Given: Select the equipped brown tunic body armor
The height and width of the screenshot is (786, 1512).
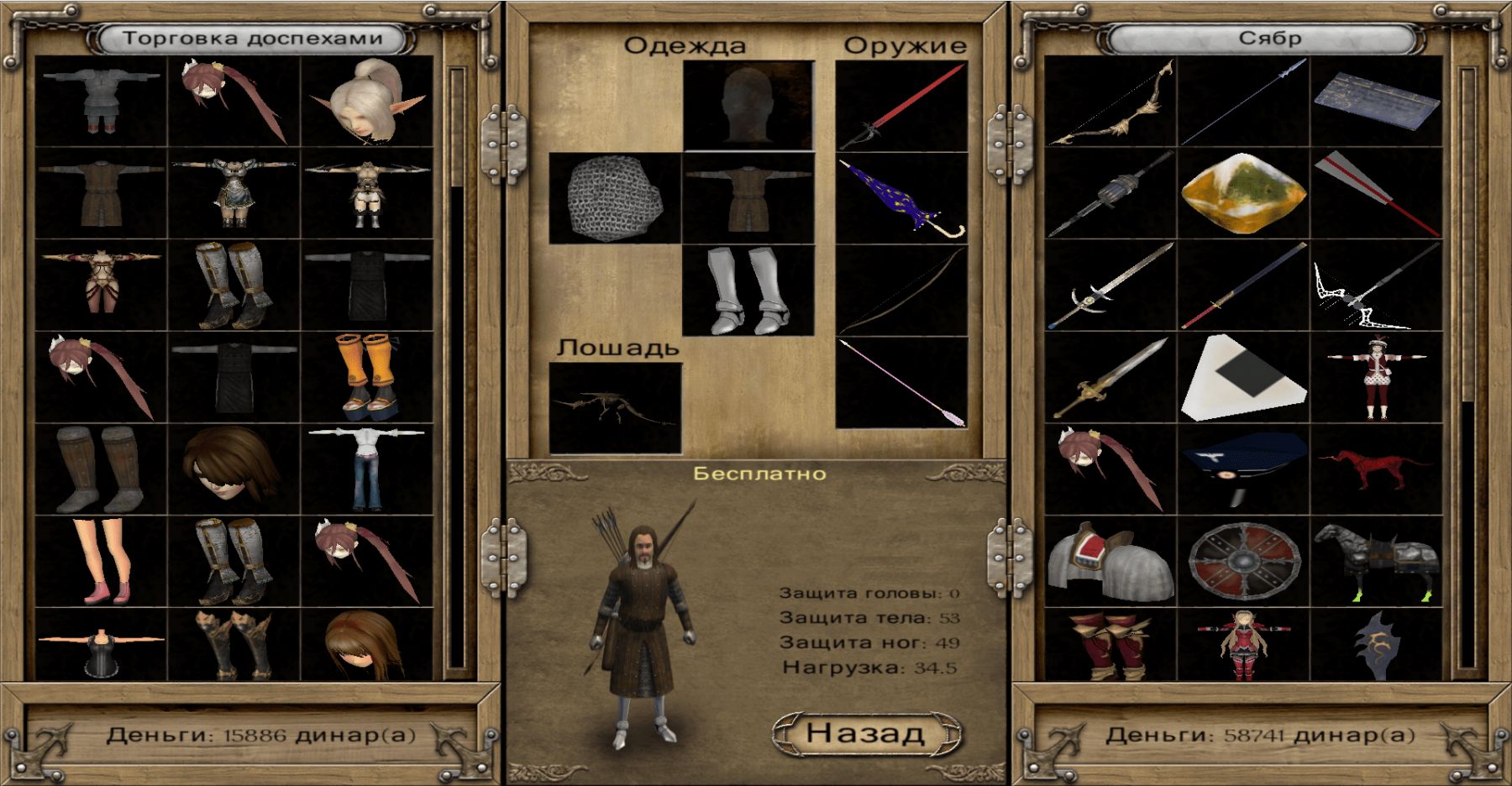Looking at the screenshot, I should coord(748,199).
